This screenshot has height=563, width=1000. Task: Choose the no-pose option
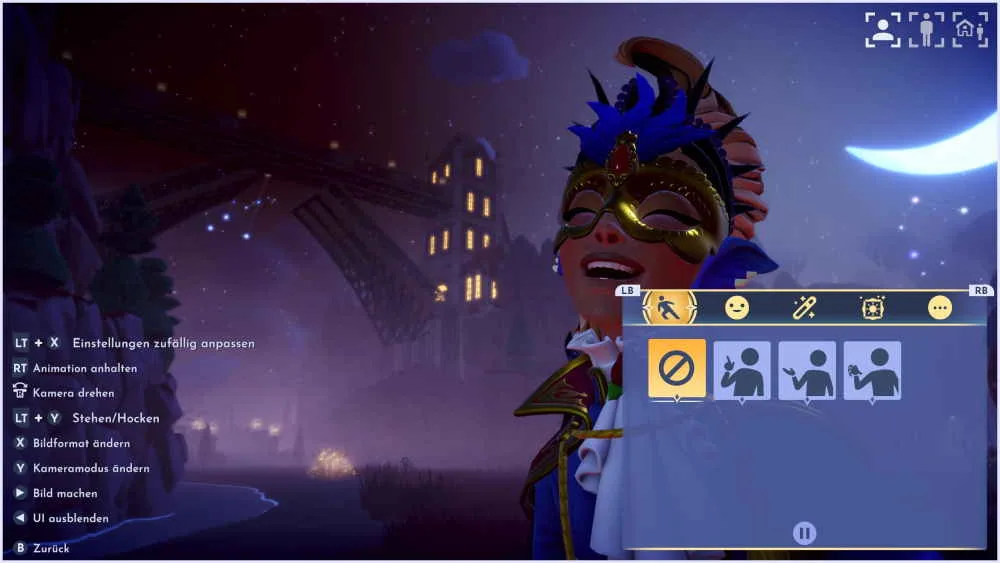(677, 369)
